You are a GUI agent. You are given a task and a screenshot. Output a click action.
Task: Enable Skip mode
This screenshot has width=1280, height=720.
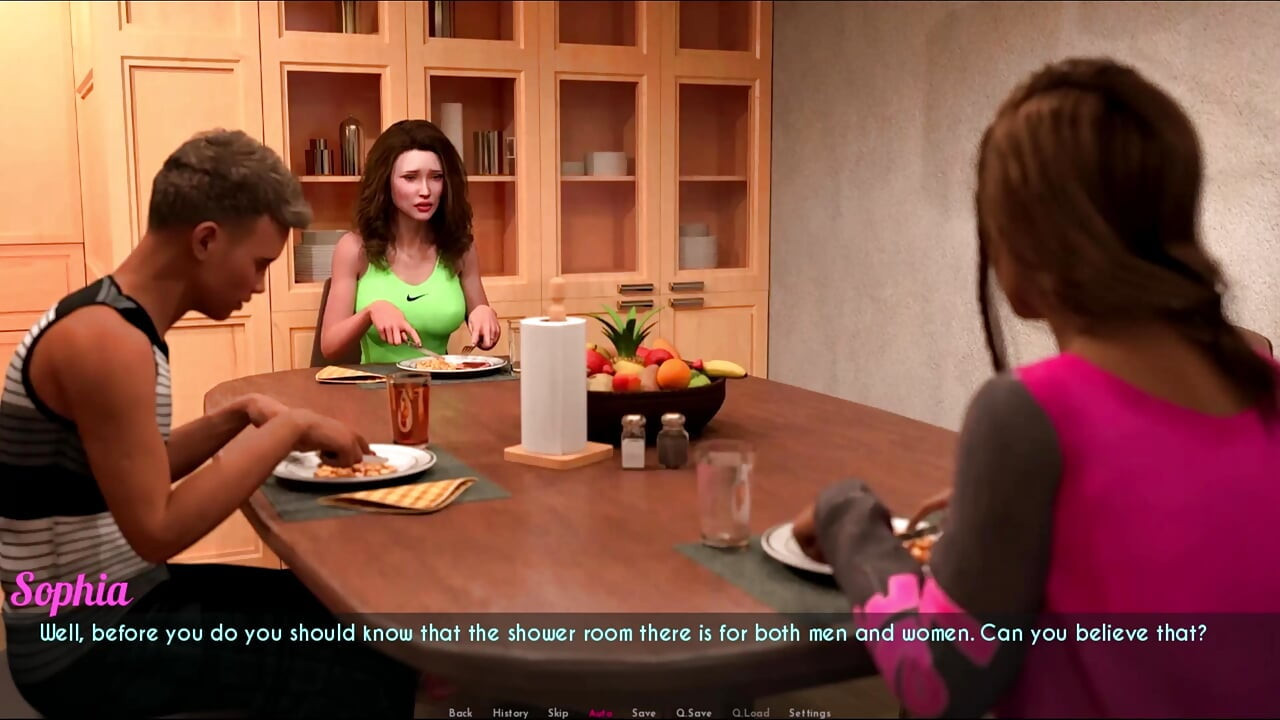pos(556,712)
